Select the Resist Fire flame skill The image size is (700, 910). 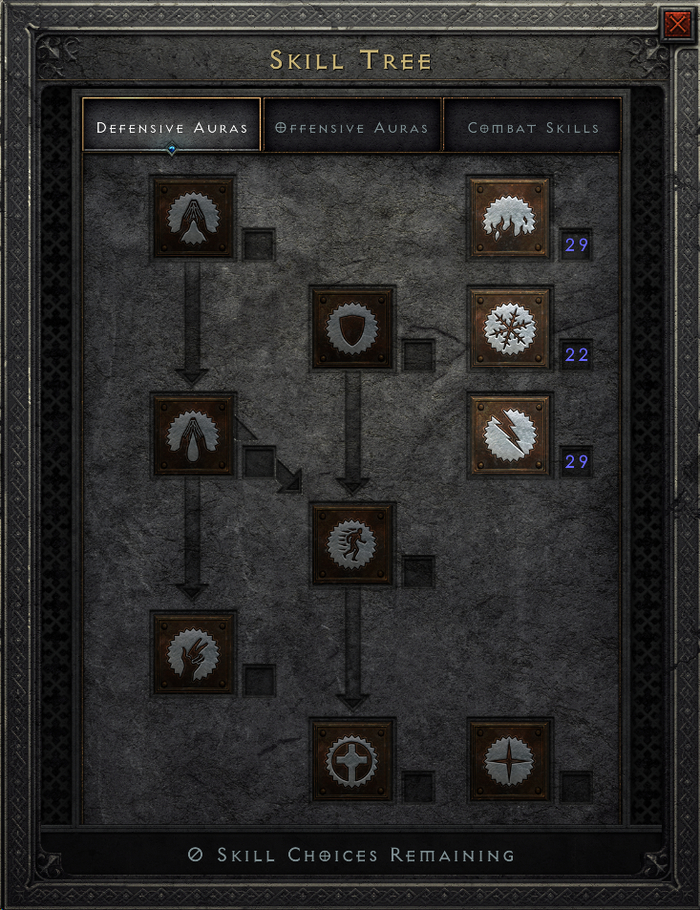tap(510, 218)
